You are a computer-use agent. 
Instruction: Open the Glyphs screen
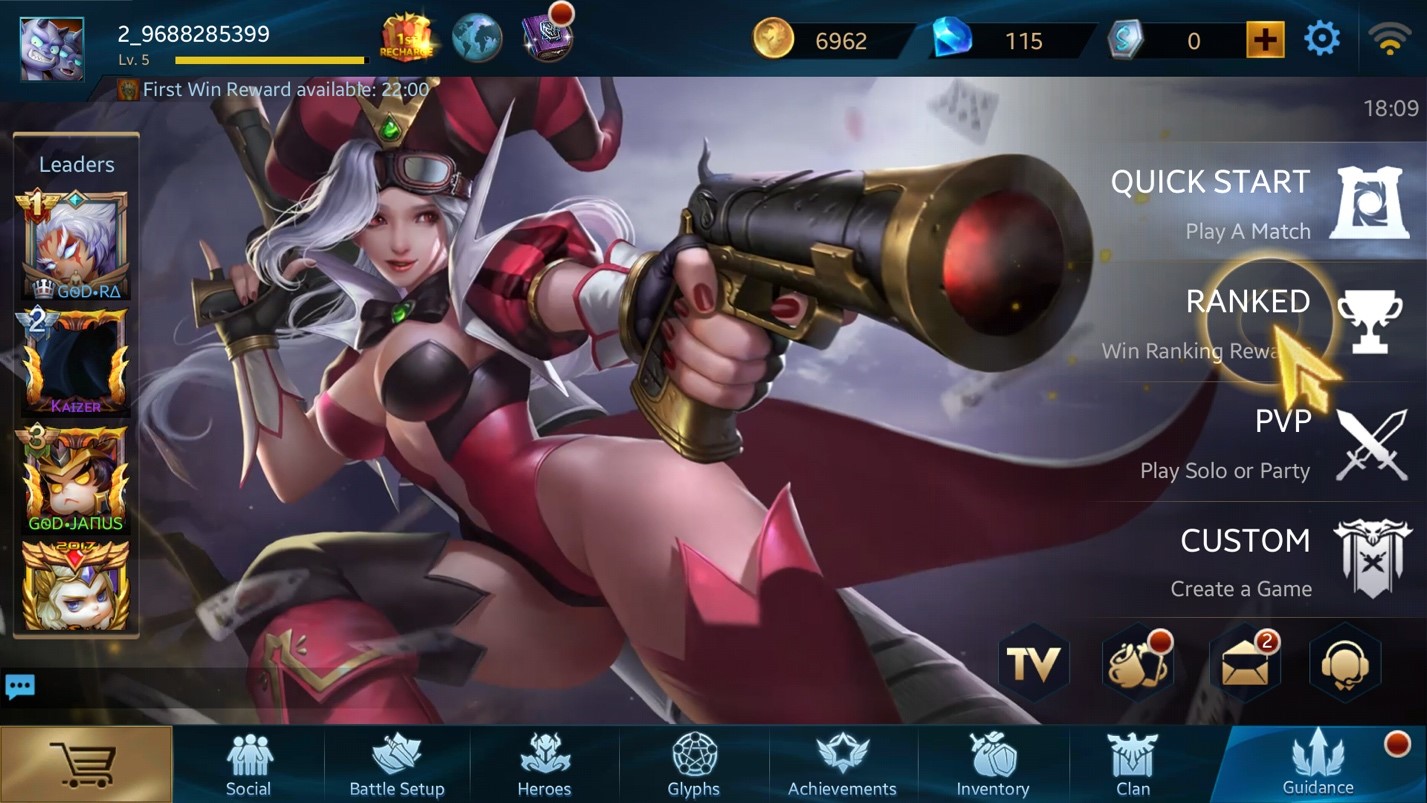[694, 765]
